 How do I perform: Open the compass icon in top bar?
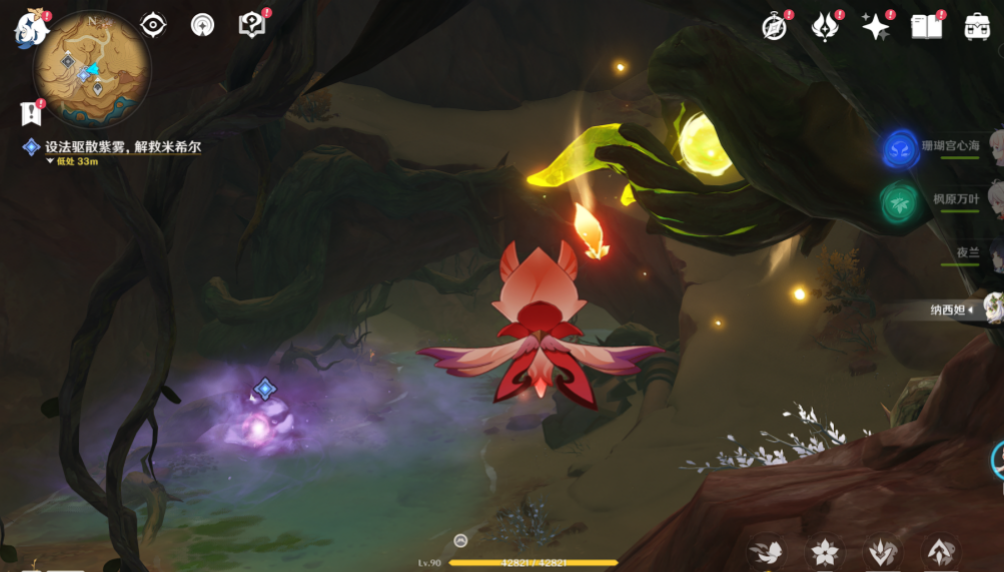point(774,27)
